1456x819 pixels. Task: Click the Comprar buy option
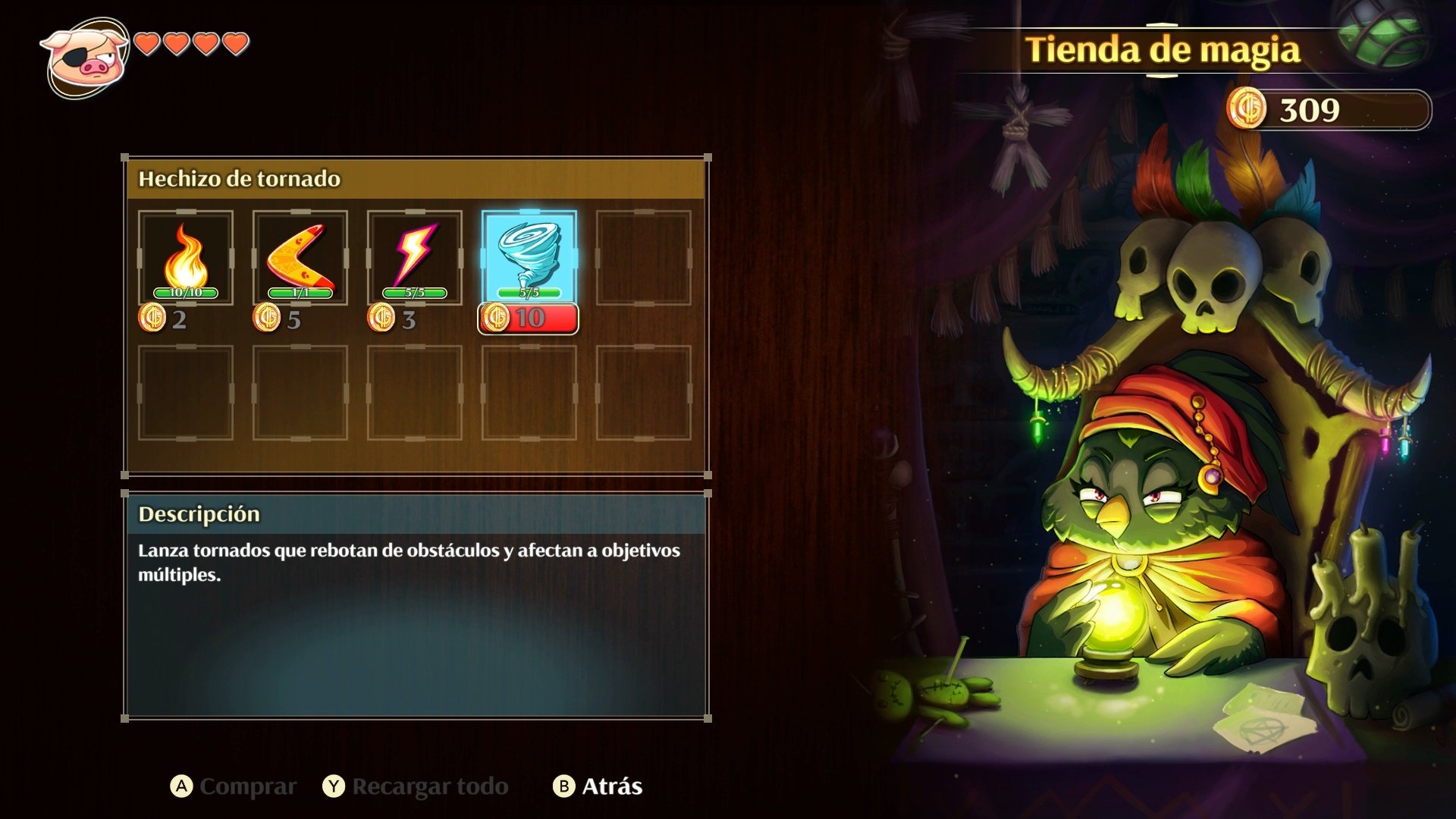point(234,786)
